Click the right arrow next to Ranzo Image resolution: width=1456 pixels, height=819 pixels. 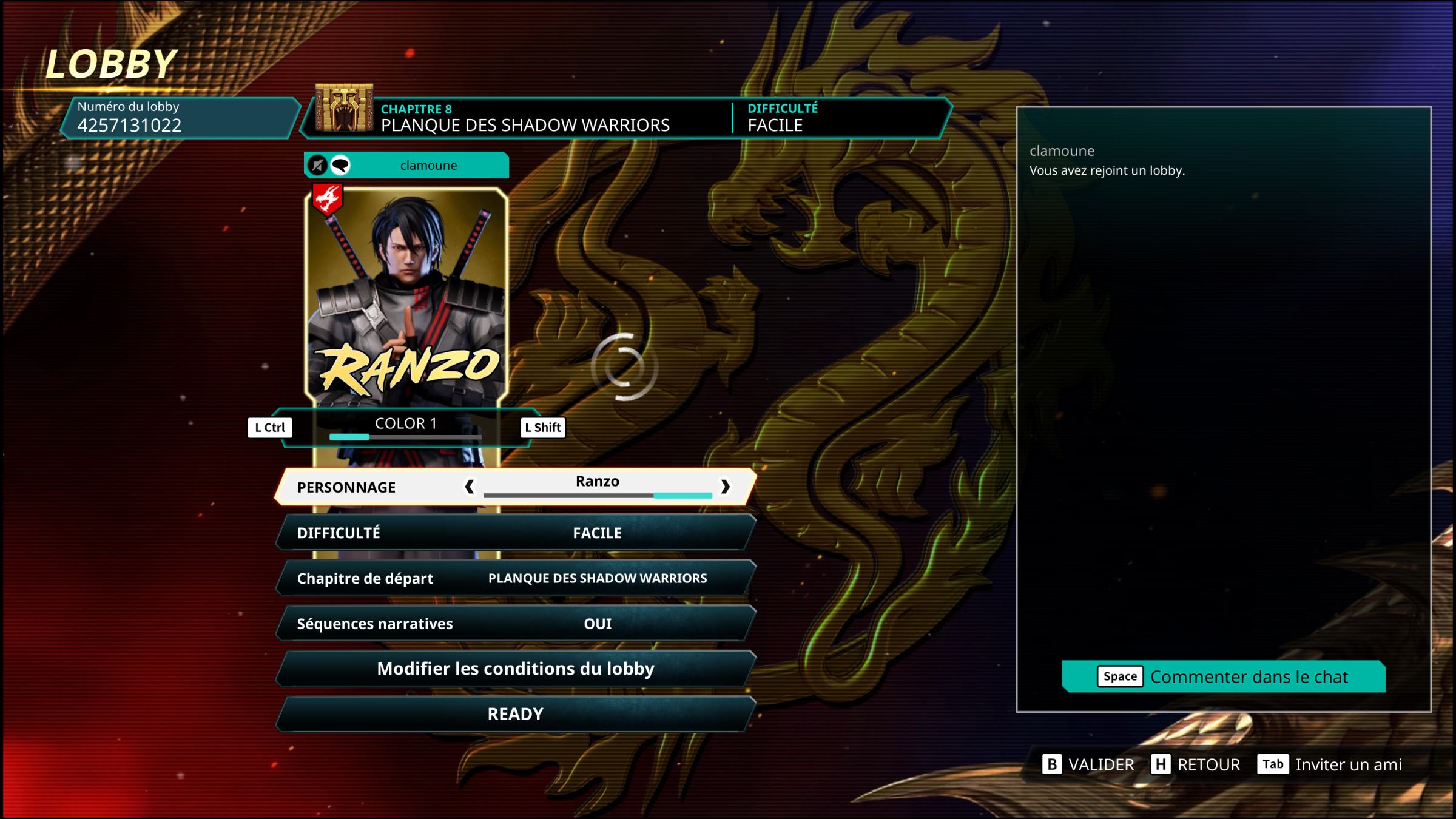(x=725, y=487)
